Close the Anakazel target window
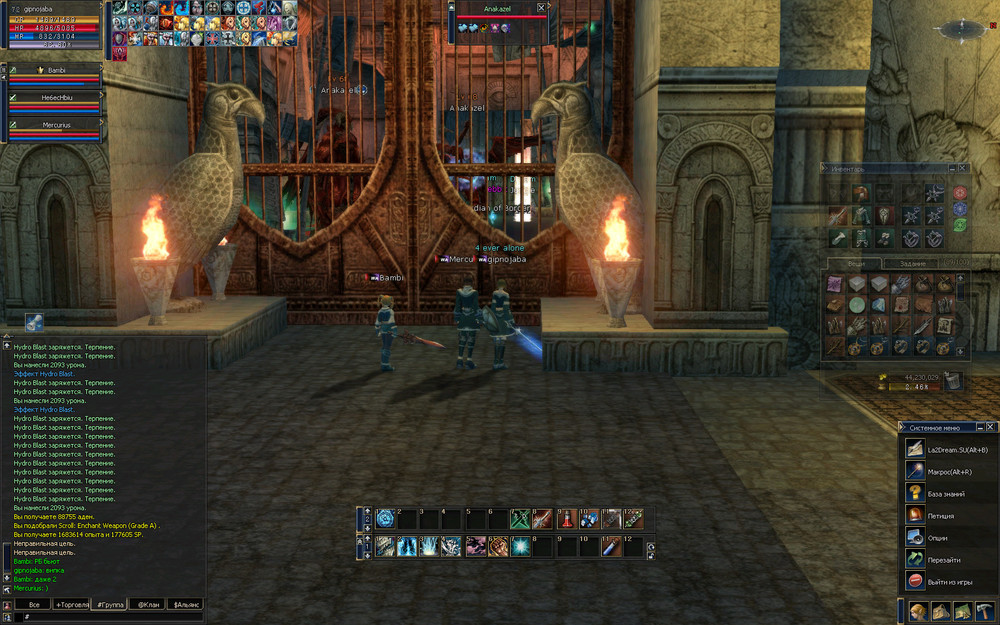The width and height of the screenshot is (1000, 625). point(541,7)
